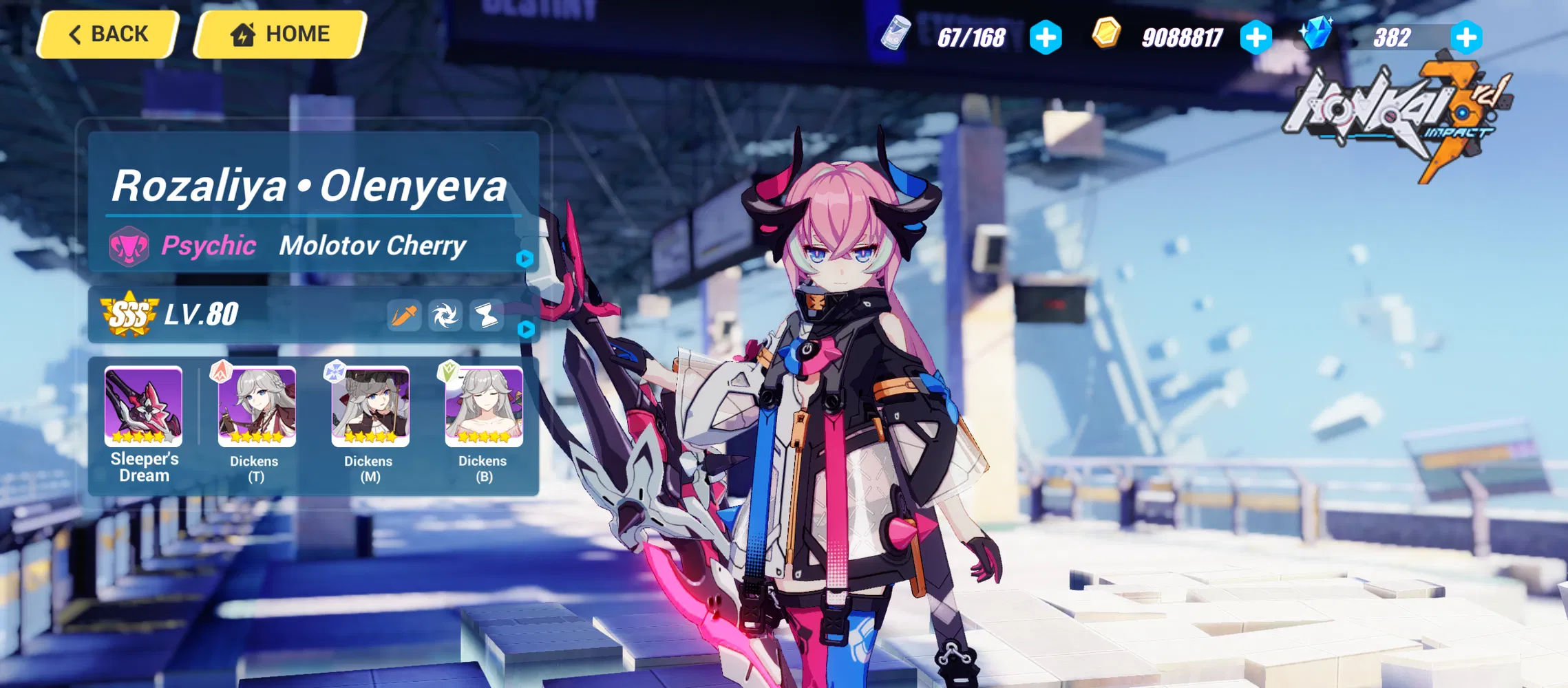Click the pink Psychic type emblem
1568x688 pixels.
[128, 246]
